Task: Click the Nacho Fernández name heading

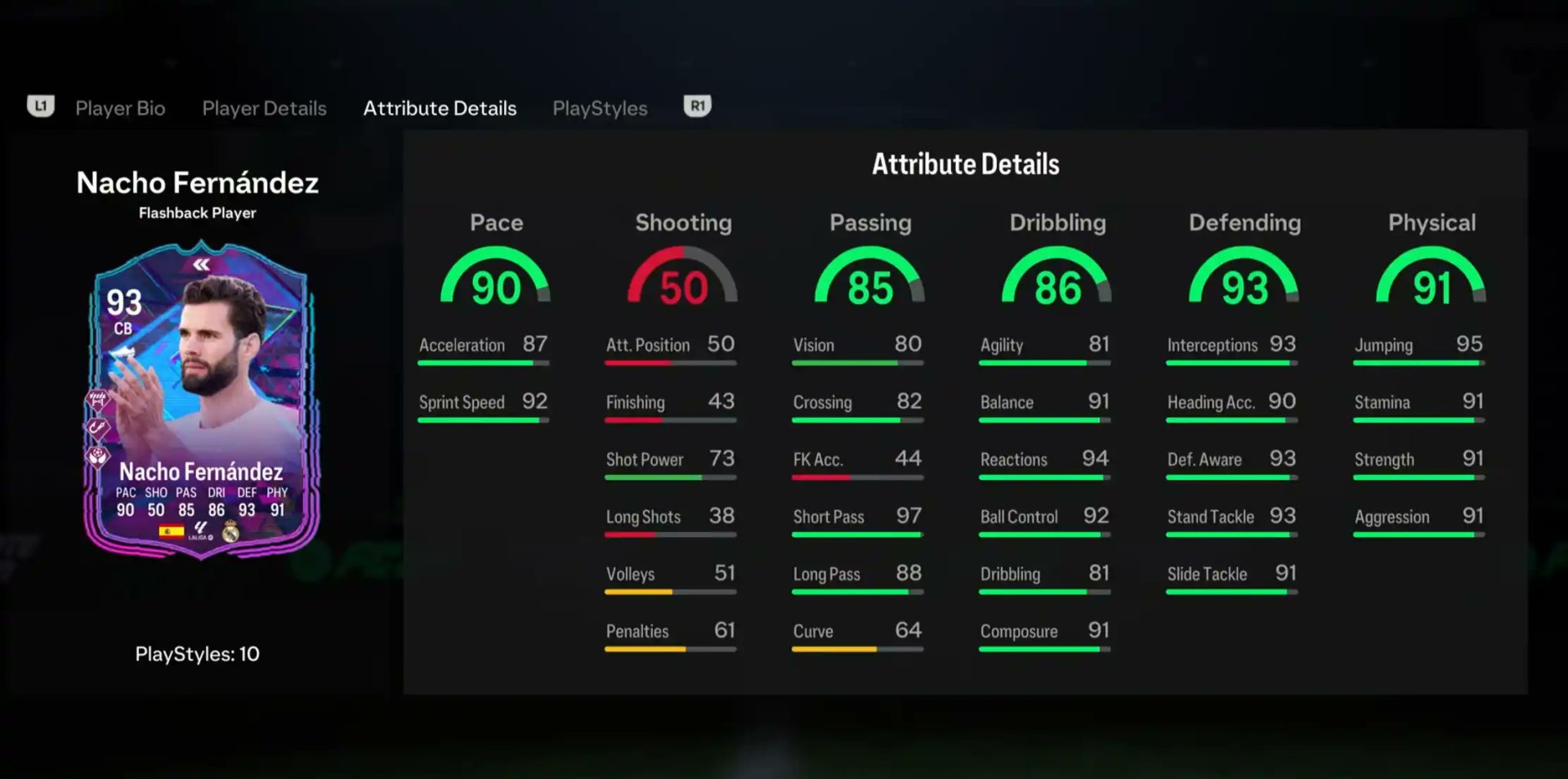Action: coord(197,183)
